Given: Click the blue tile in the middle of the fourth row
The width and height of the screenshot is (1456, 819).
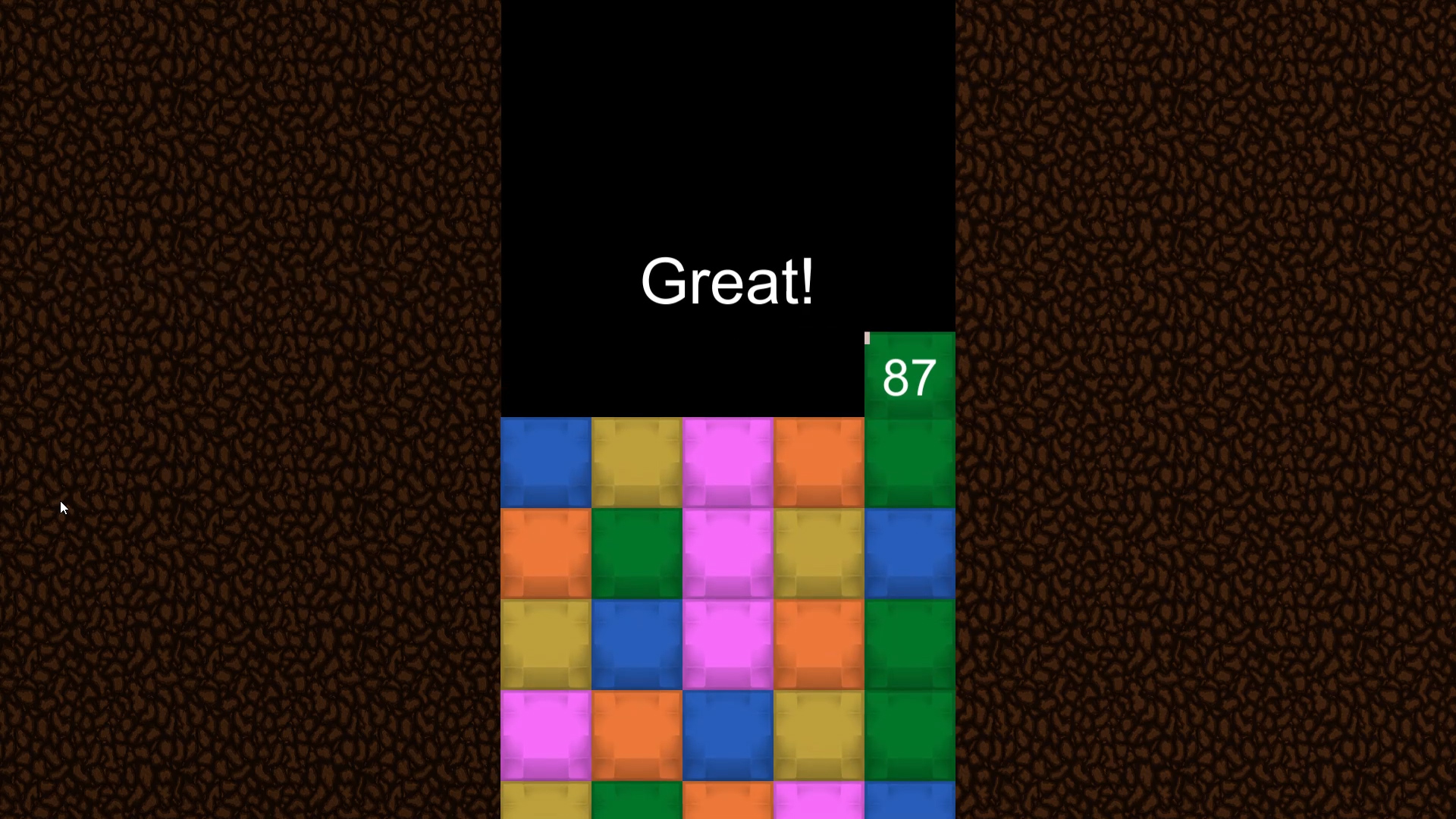Looking at the screenshot, I should click(x=728, y=732).
